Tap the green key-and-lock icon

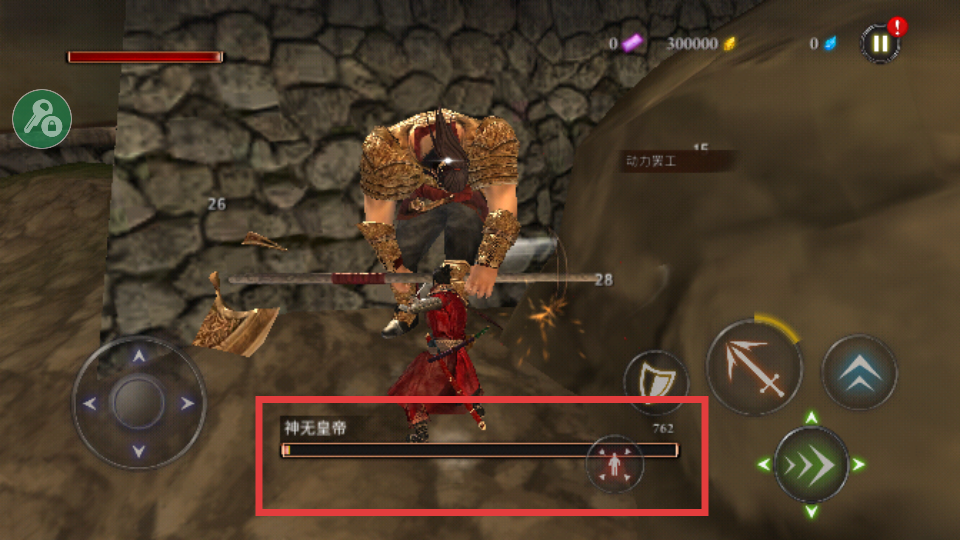point(42,119)
